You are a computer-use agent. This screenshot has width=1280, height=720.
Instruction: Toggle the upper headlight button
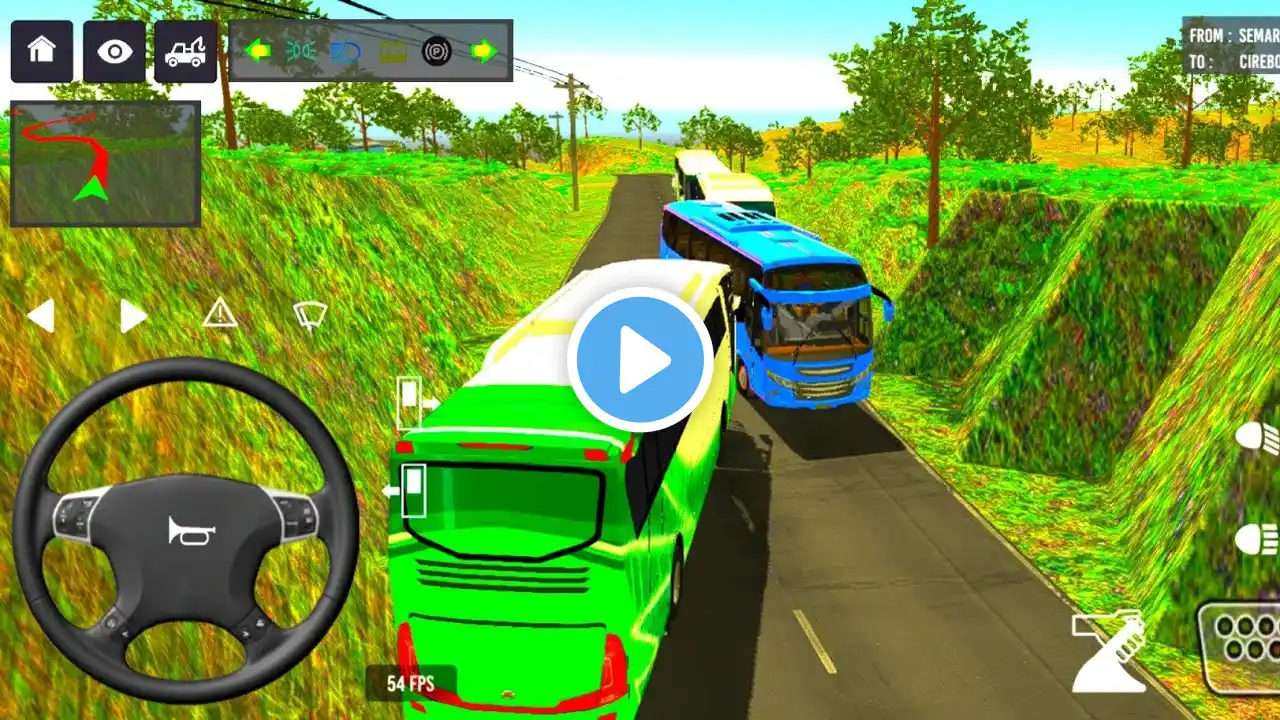(x=1257, y=438)
